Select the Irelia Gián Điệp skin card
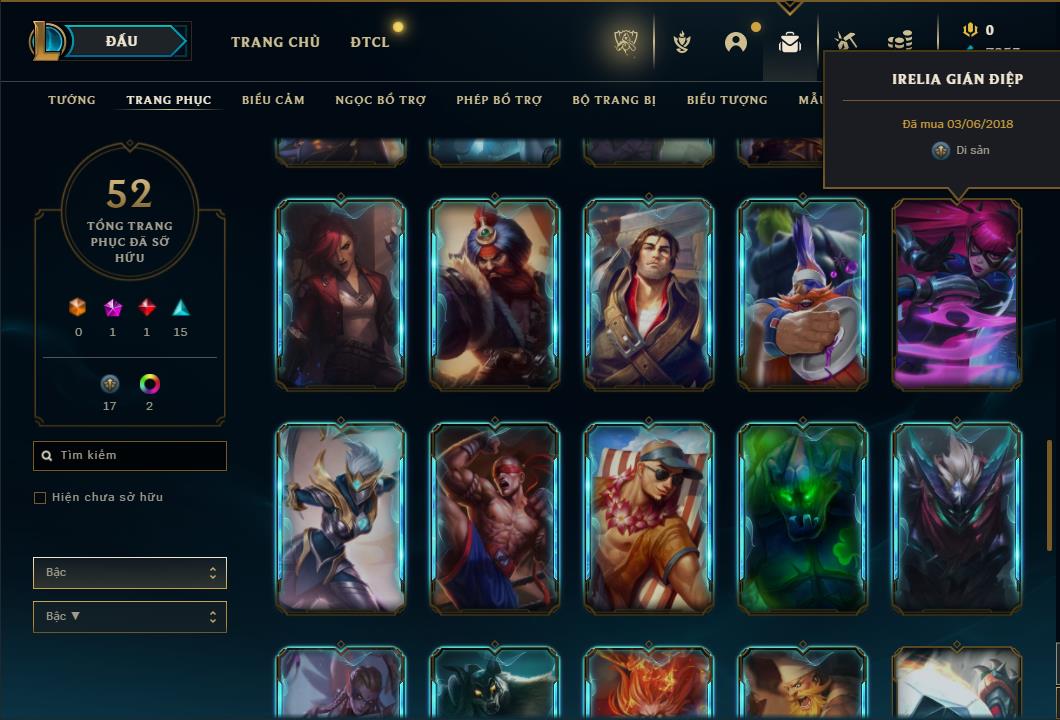Image resolution: width=1060 pixels, height=720 pixels. coord(957,294)
